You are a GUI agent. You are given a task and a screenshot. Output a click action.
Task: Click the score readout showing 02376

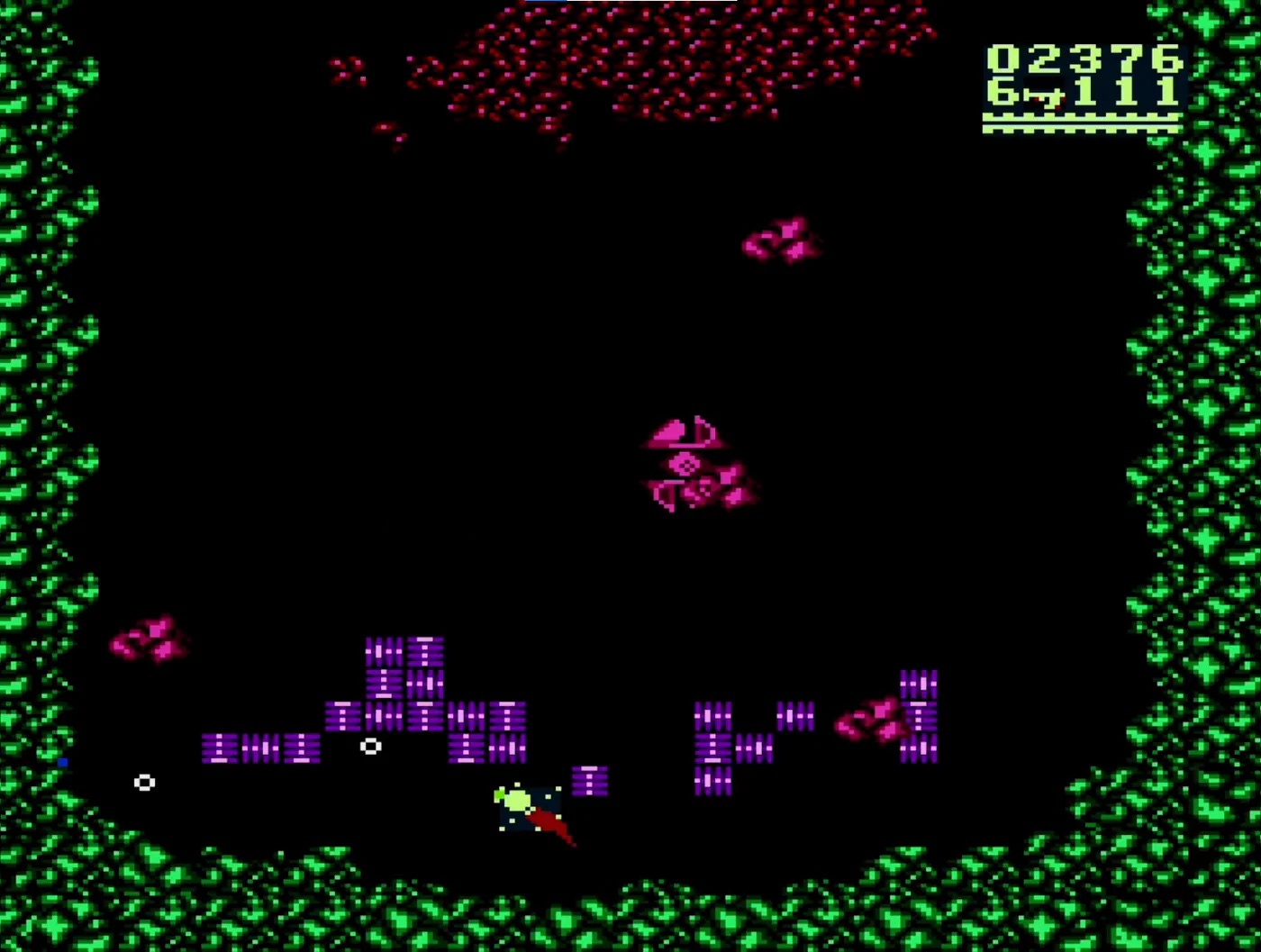click(1079, 59)
